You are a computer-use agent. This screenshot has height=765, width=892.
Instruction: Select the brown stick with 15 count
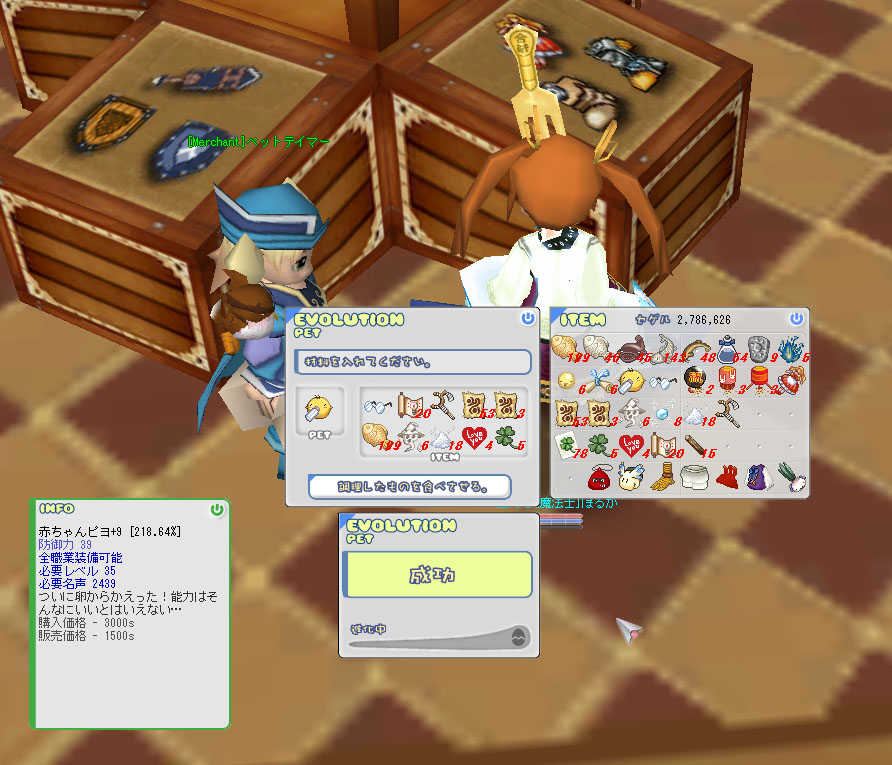(694, 445)
